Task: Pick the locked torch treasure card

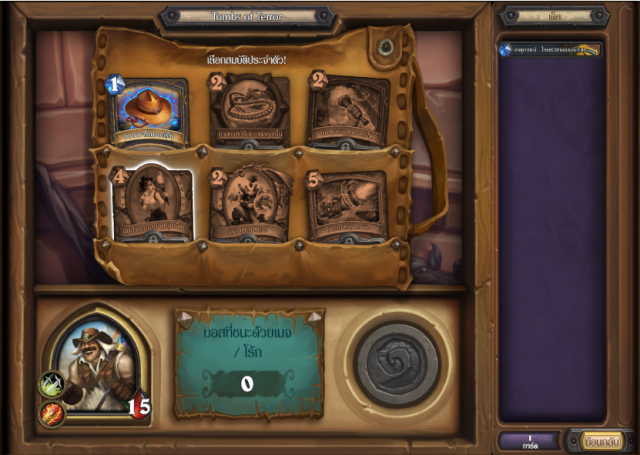Action: pyautogui.click(x=348, y=111)
